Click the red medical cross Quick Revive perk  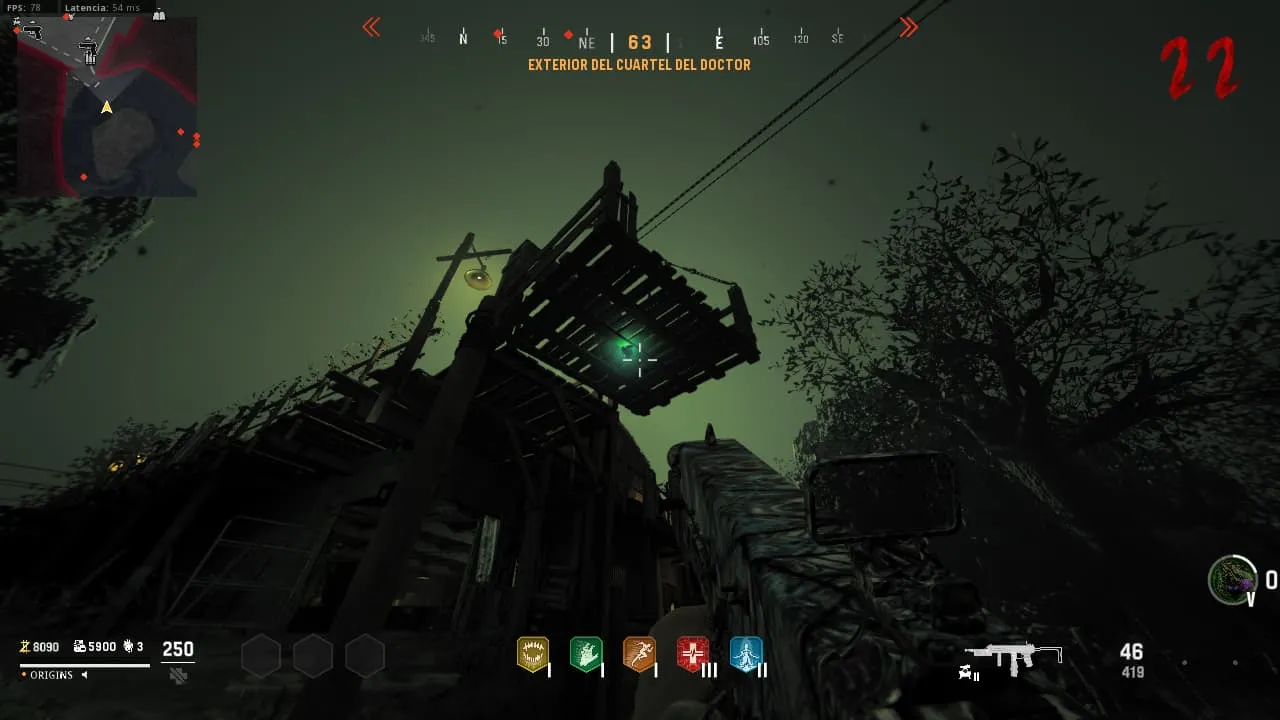[692, 655]
